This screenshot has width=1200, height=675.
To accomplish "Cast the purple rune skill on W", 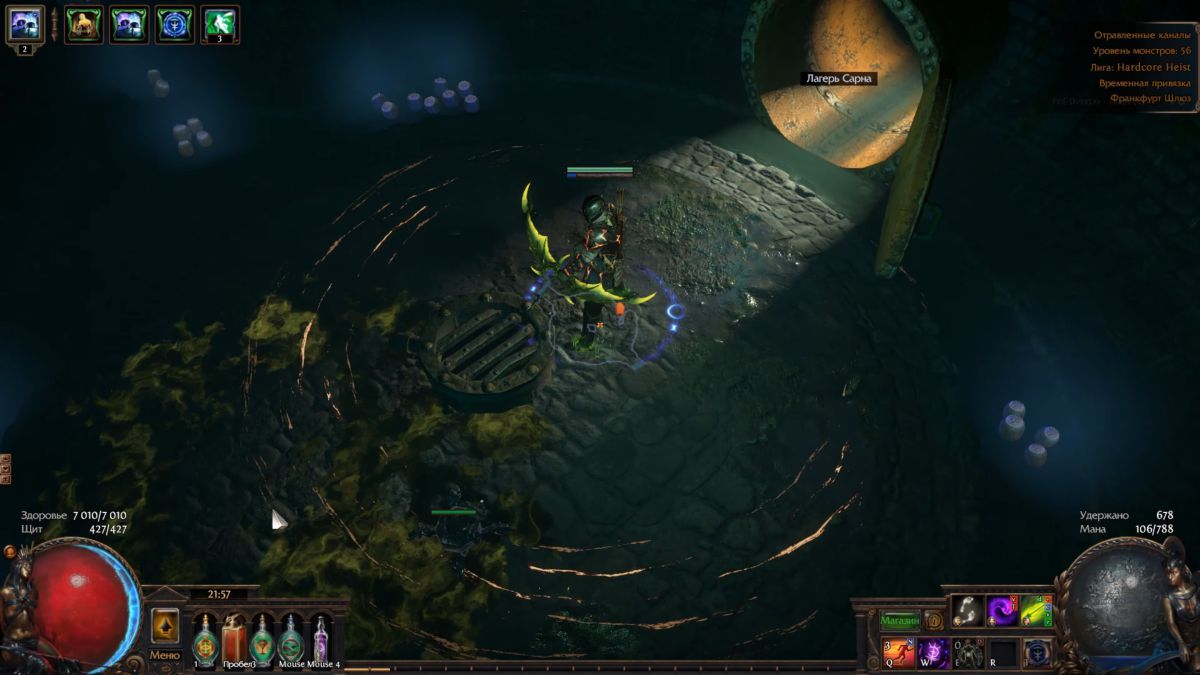I will (x=933, y=653).
